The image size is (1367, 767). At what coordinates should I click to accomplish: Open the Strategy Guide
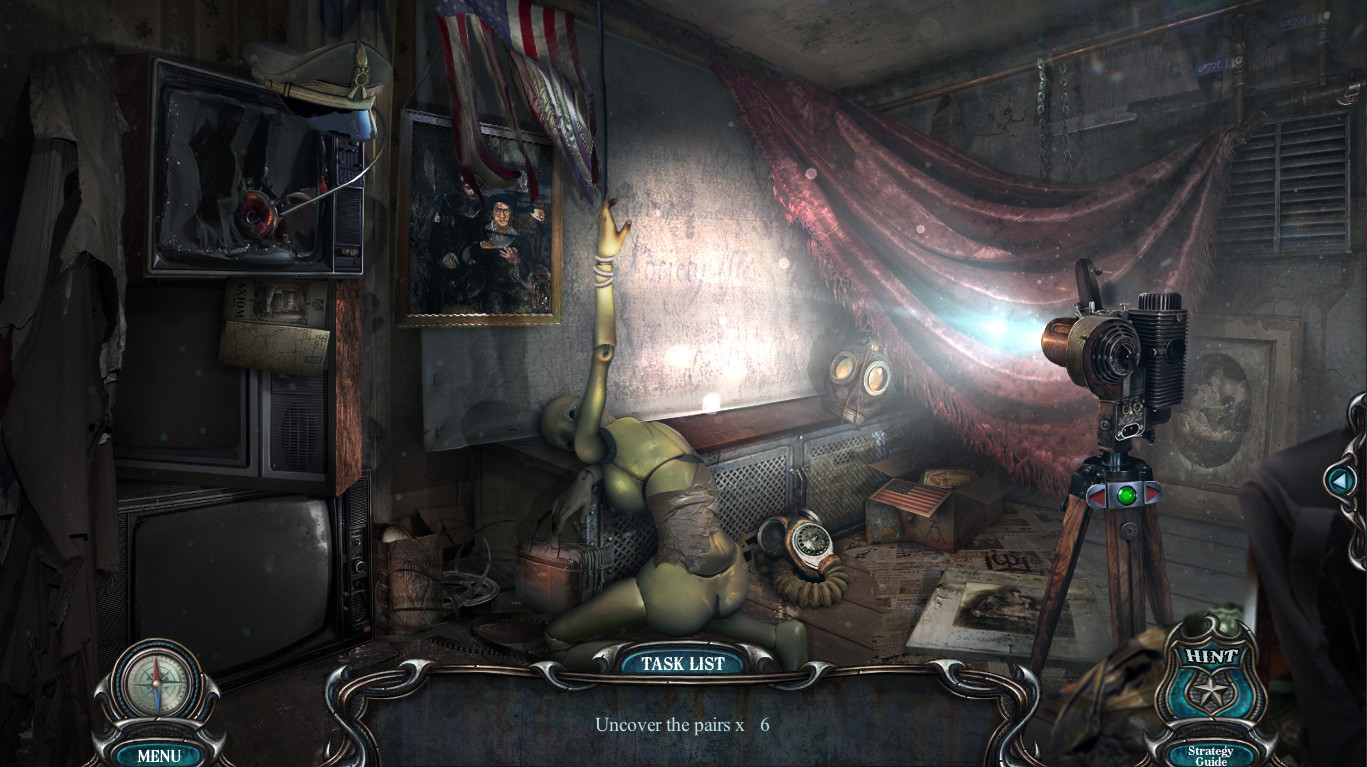click(x=1209, y=755)
